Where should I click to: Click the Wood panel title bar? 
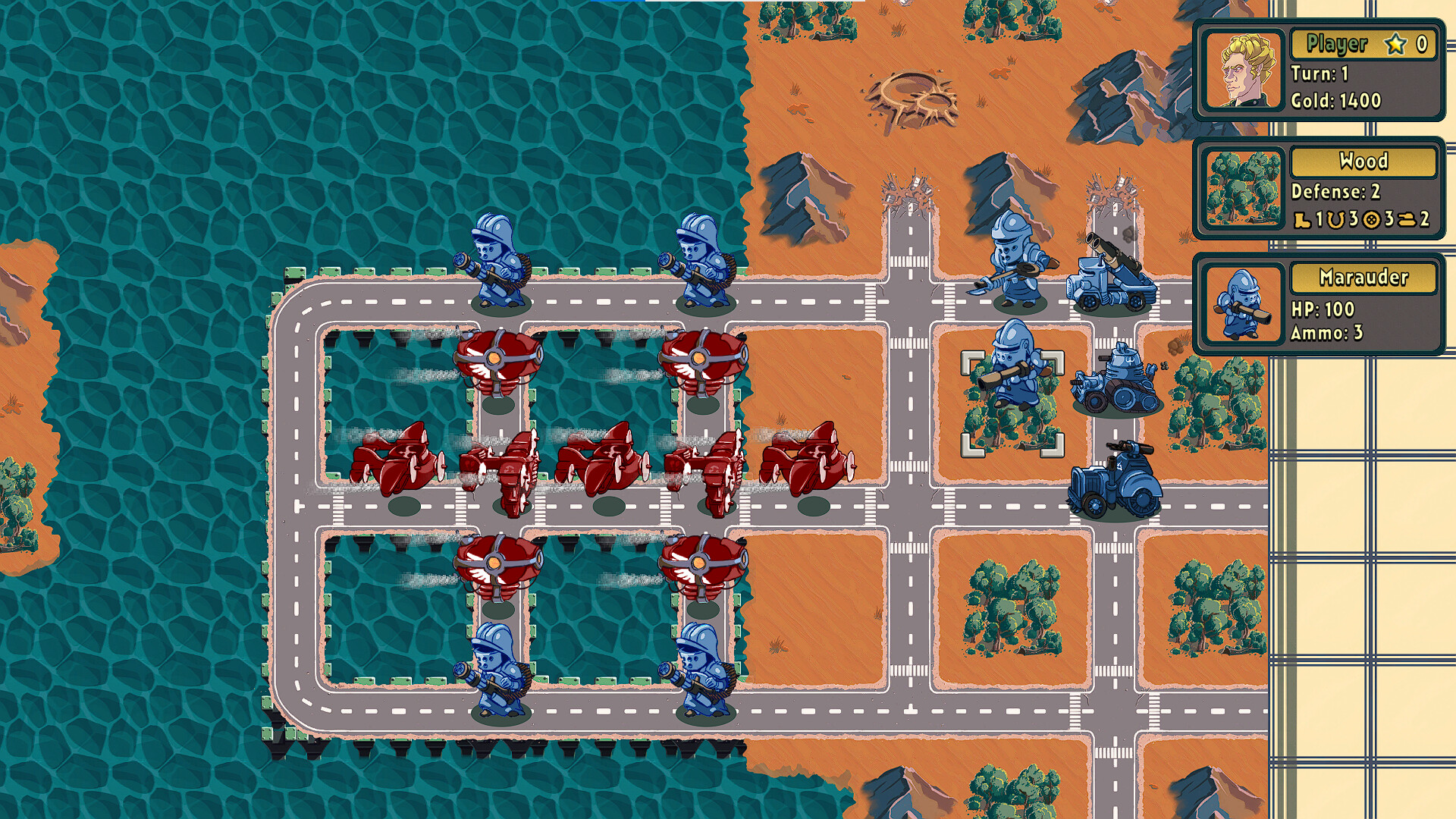point(1363,161)
